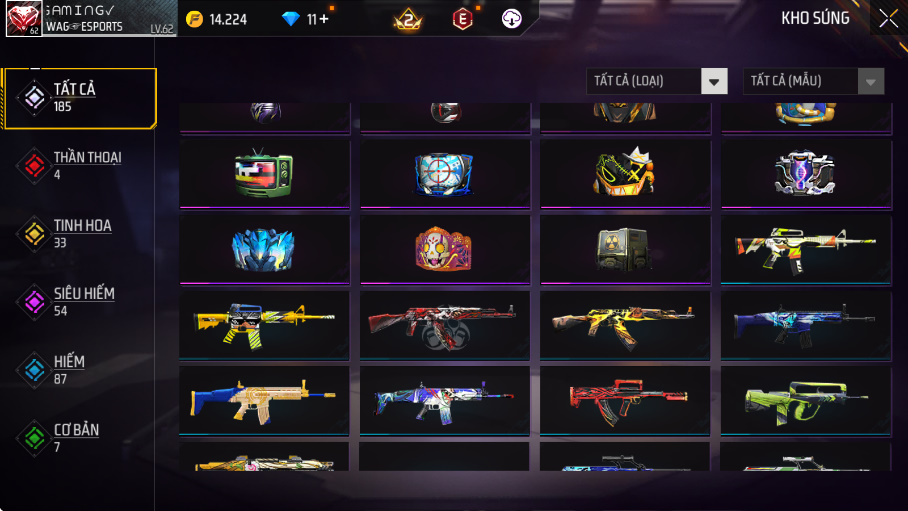Open the Tất Cả (Mẫu) dropdown
Image resolution: width=908 pixels, height=511 pixels.
(813, 81)
